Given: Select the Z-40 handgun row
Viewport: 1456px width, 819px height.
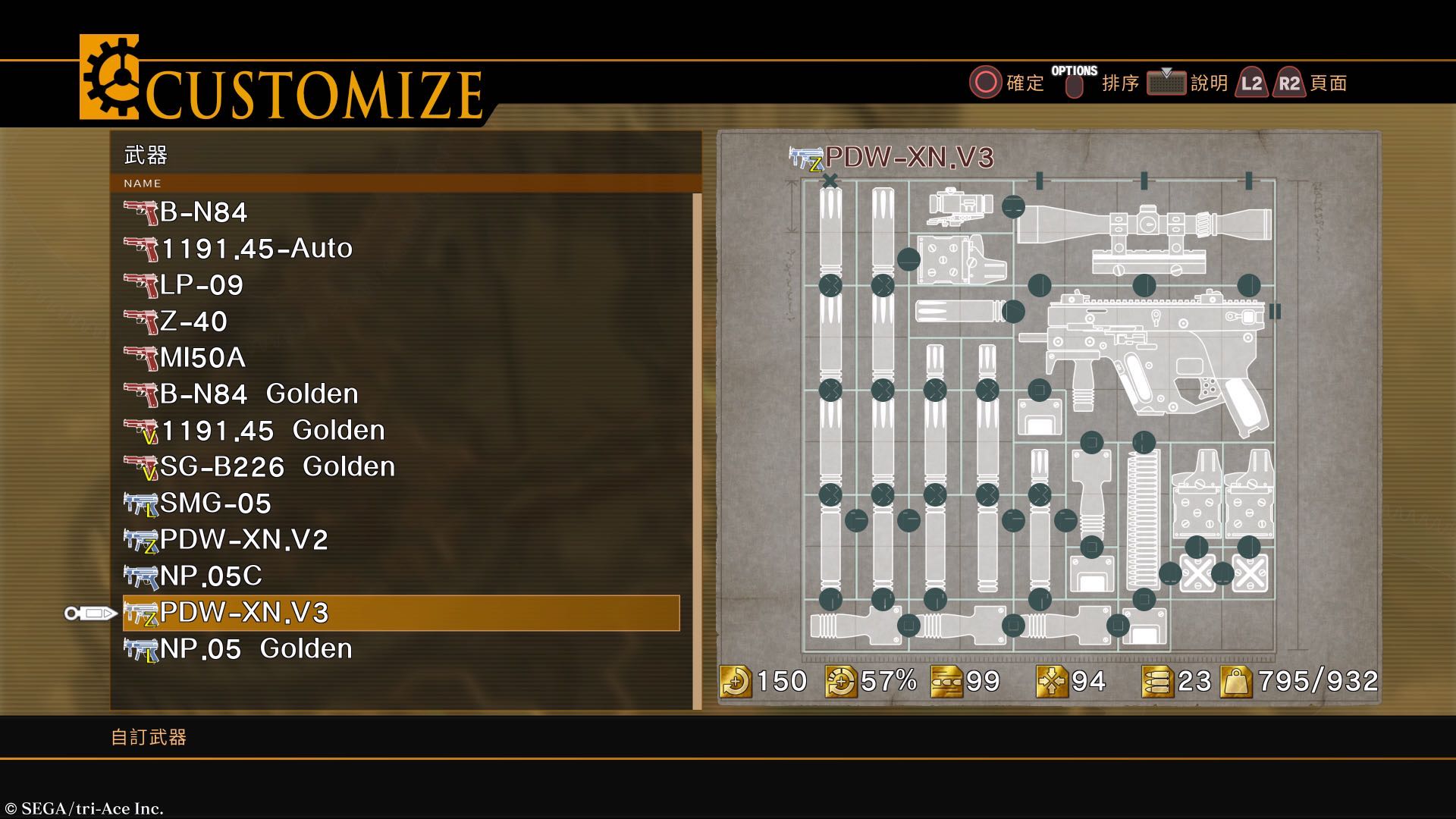Looking at the screenshot, I should point(193,322).
